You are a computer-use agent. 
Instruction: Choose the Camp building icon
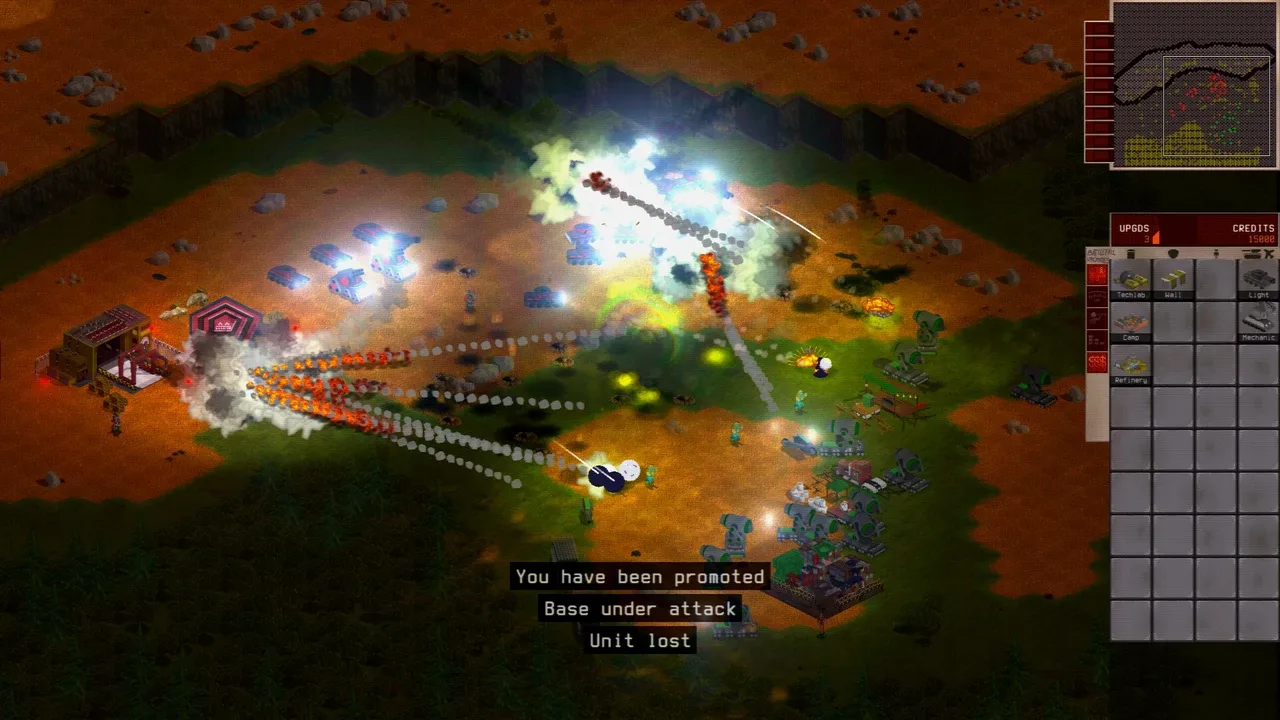coord(1131,322)
